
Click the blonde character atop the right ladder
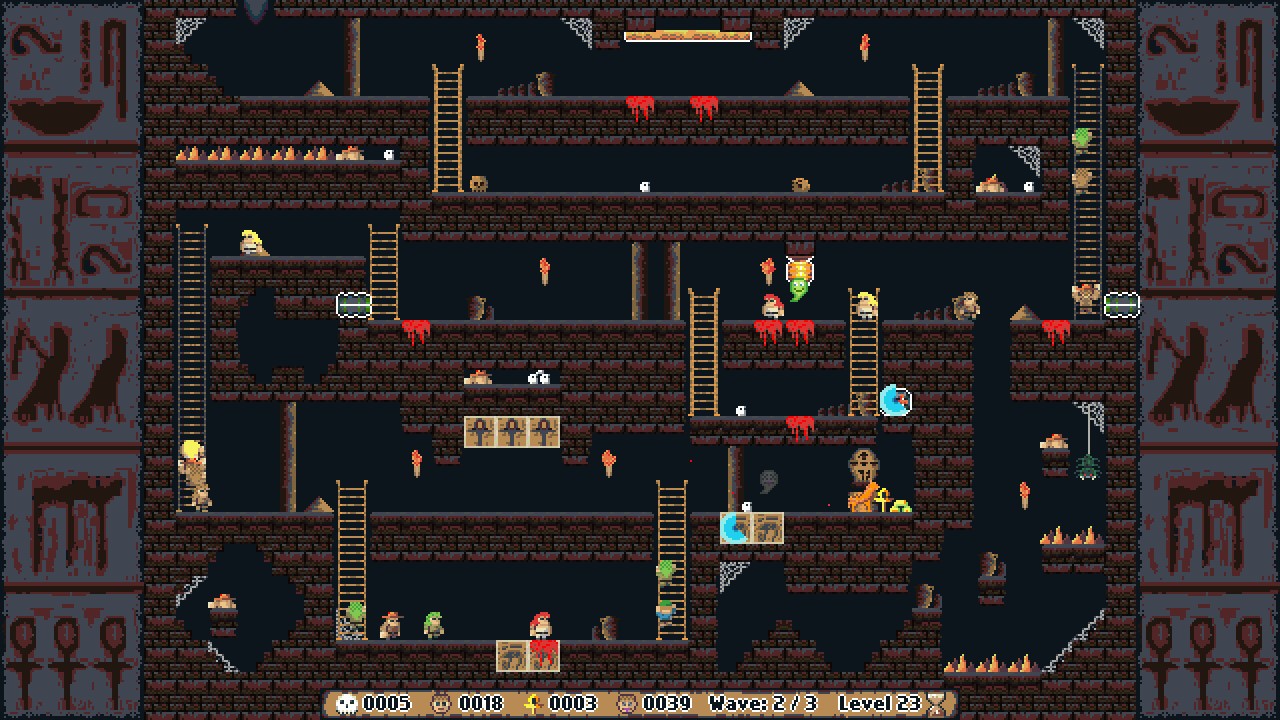pyautogui.click(x=868, y=303)
